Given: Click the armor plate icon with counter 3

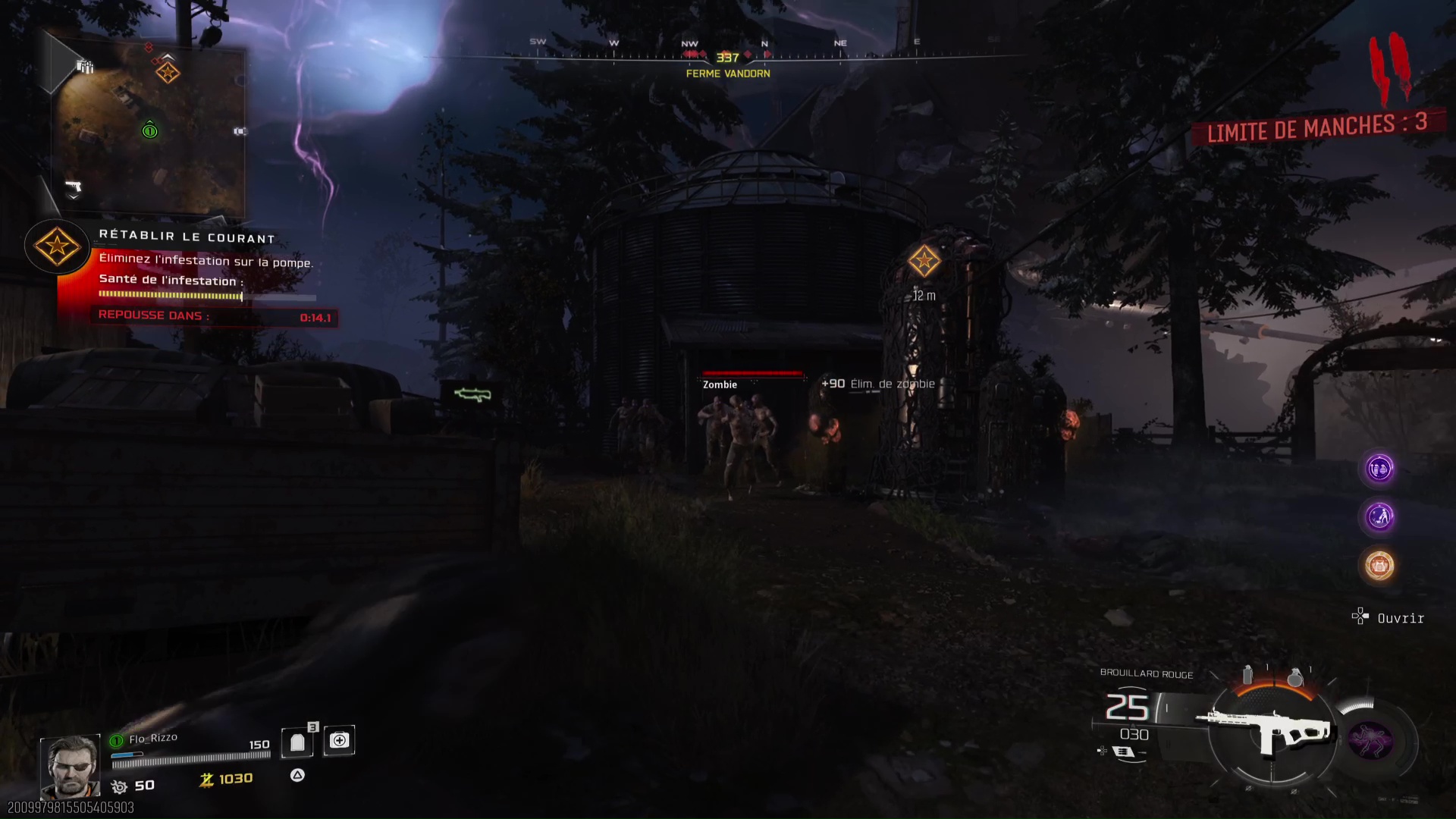Looking at the screenshot, I should pos(297,742).
